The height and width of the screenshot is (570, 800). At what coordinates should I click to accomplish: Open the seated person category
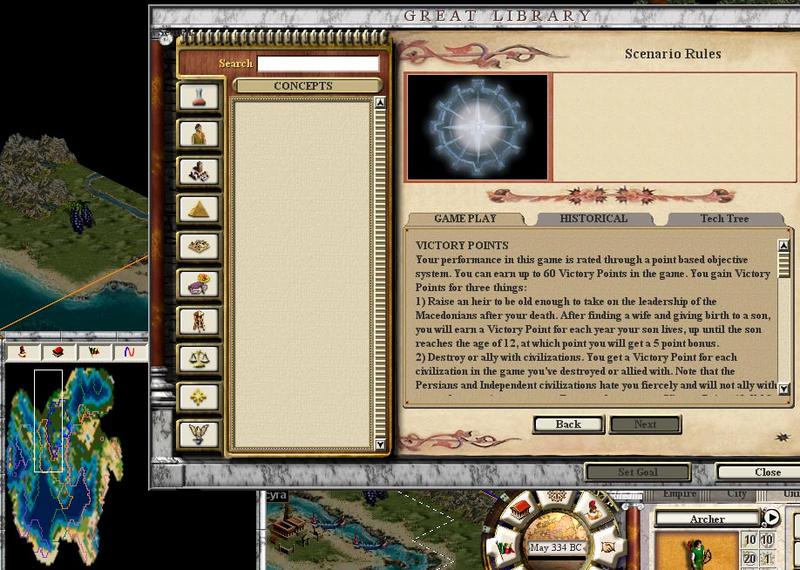click(198, 134)
